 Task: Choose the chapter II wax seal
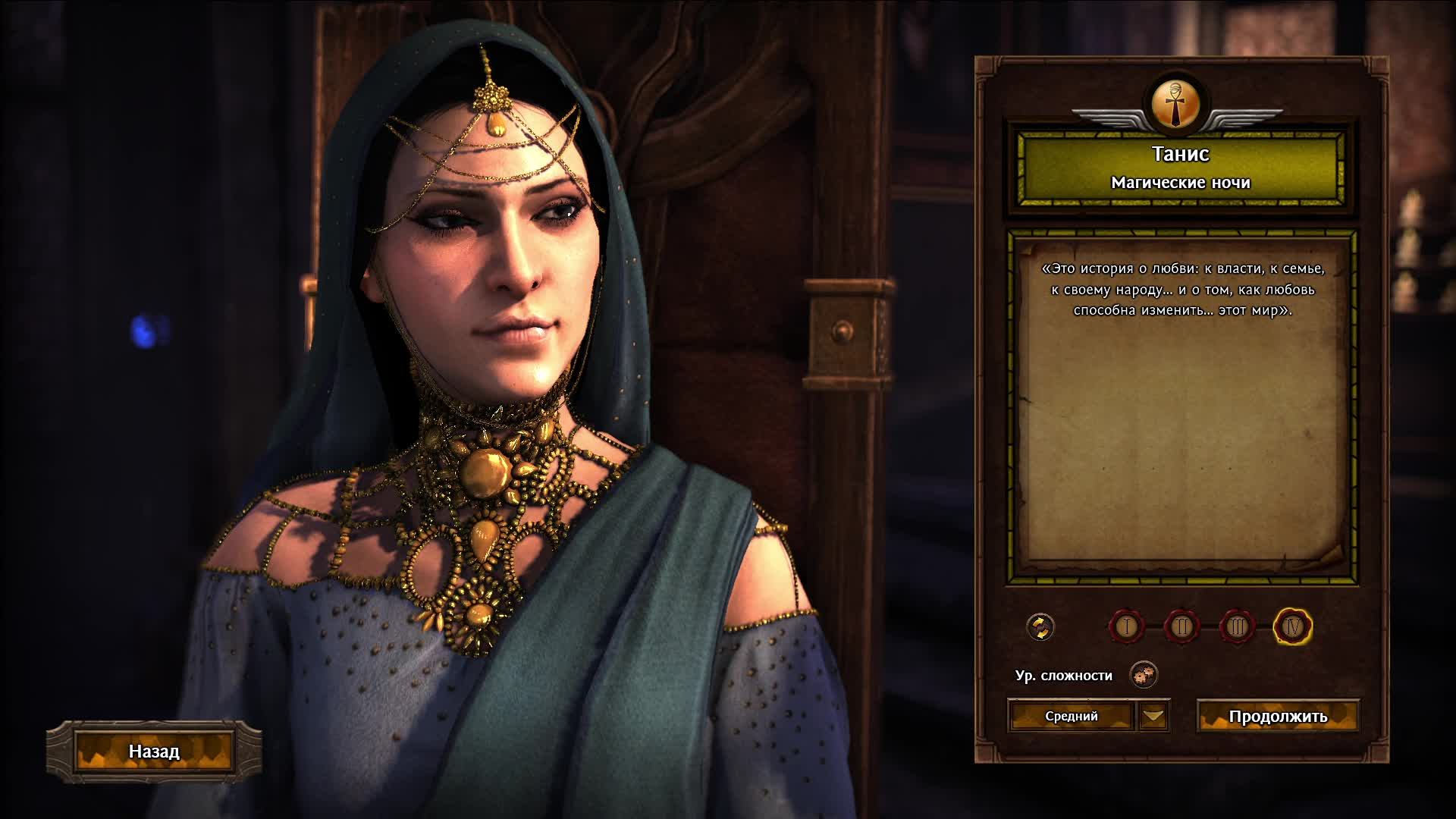point(1181,627)
